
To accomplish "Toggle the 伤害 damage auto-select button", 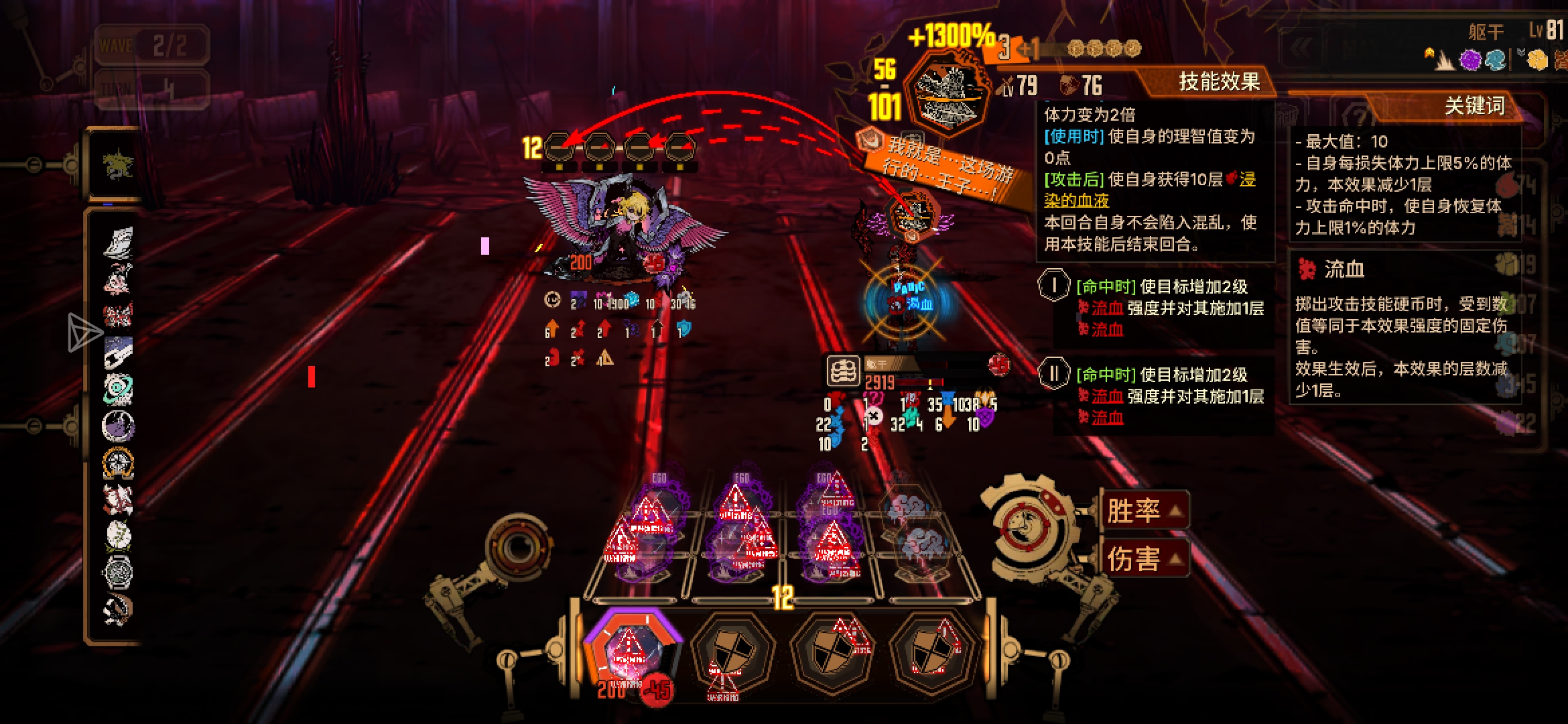I will pos(1144,558).
